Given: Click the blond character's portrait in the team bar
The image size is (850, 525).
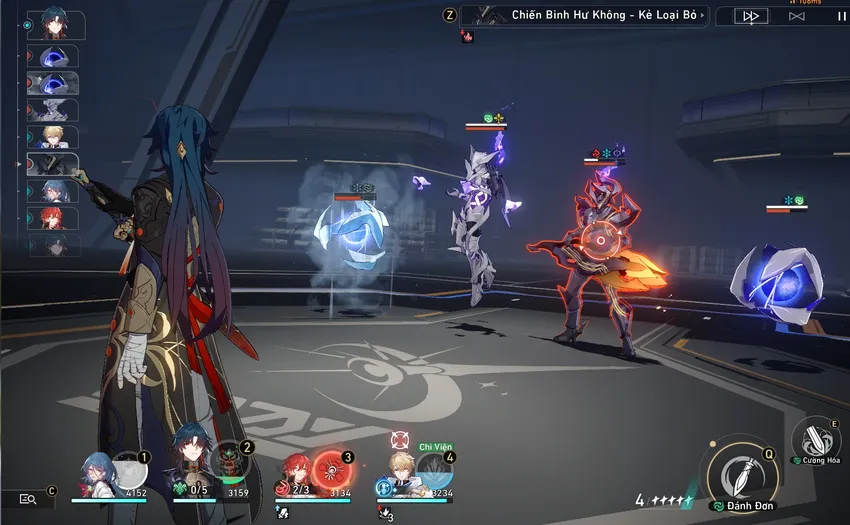Looking at the screenshot, I should click(x=402, y=470).
